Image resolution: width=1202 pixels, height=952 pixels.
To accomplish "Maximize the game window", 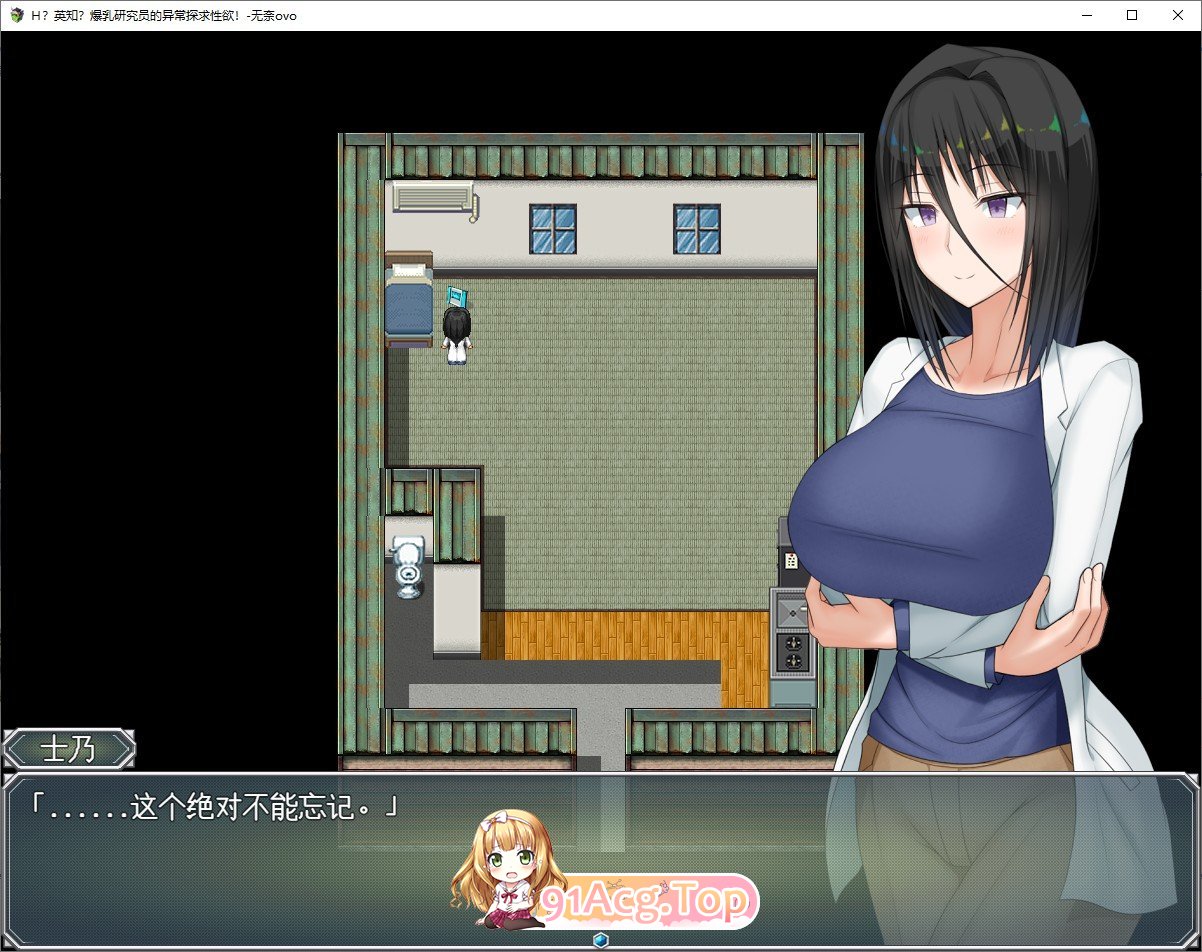I will (x=1131, y=15).
